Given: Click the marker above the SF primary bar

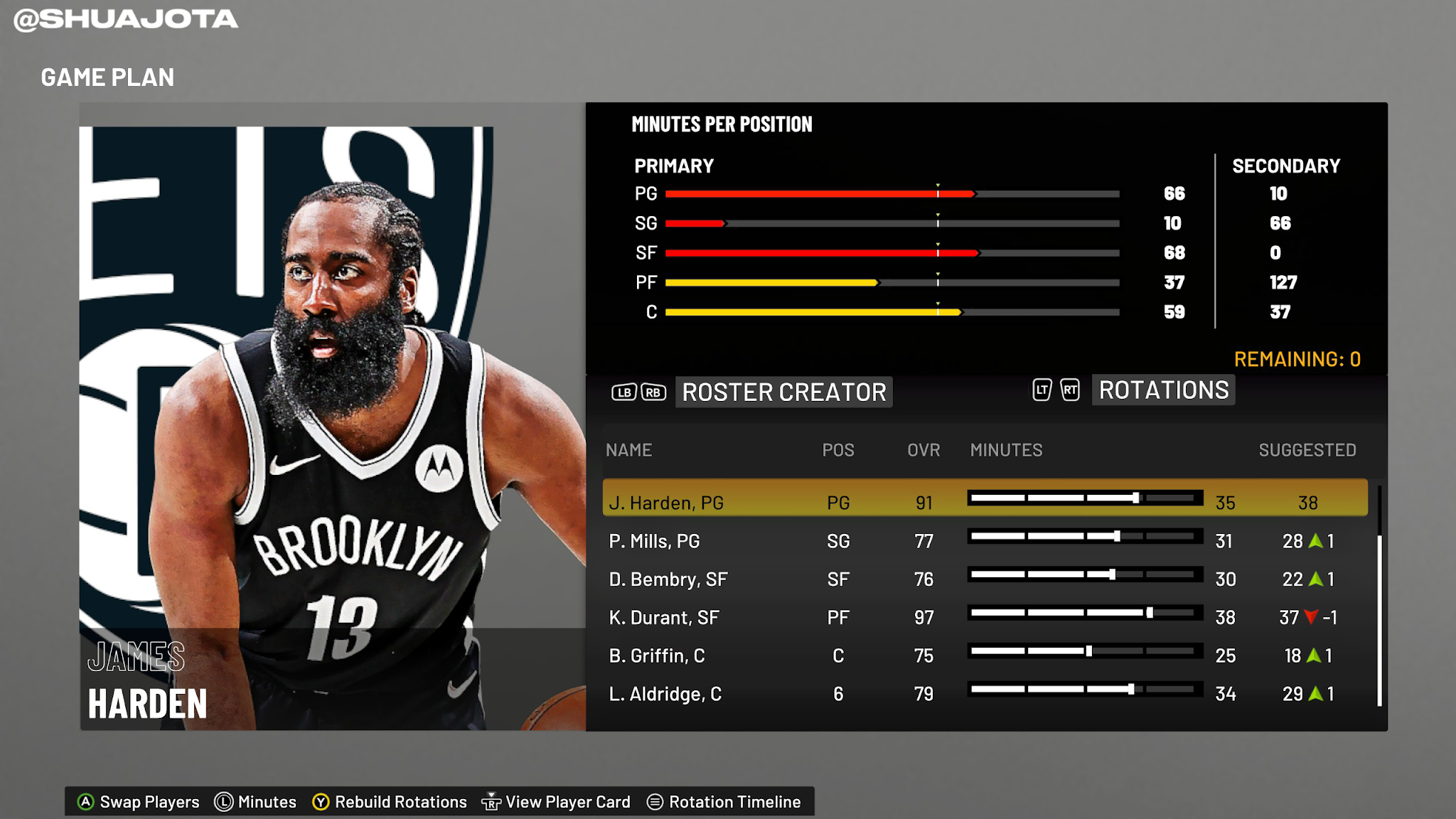Looking at the screenshot, I should [x=937, y=243].
